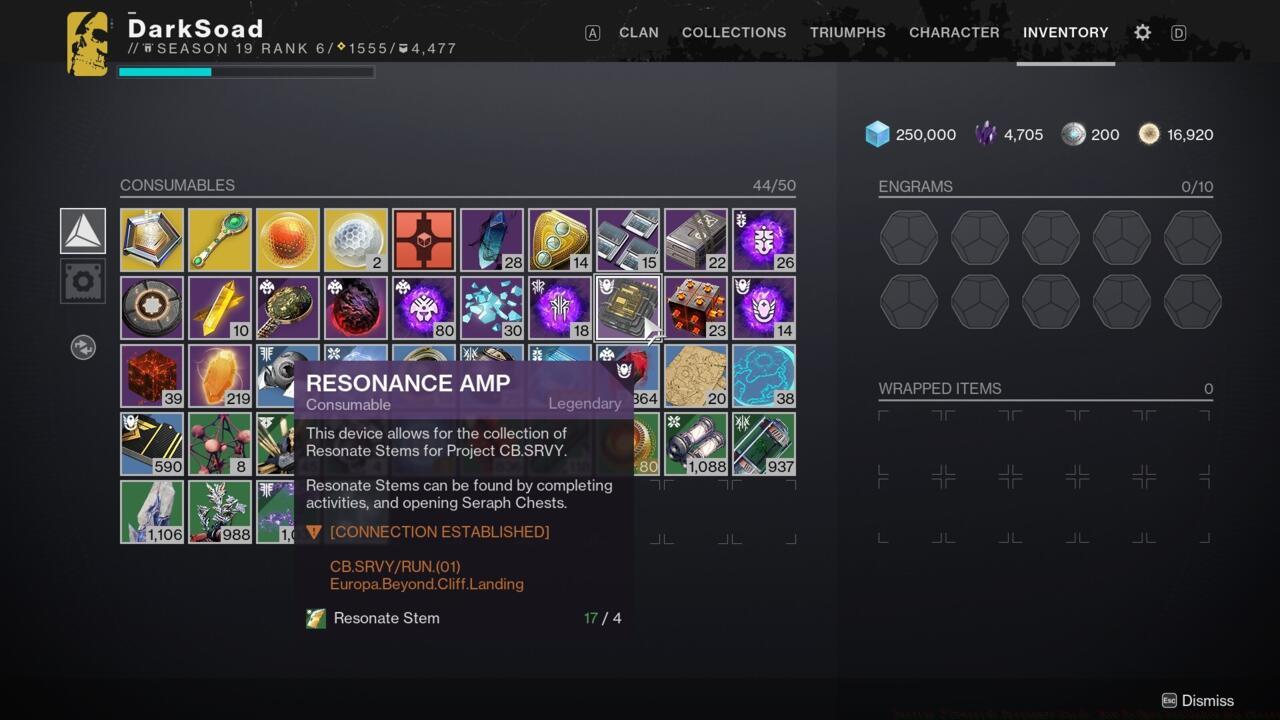Open the TRIUMPHS screen
The height and width of the screenshot is (720, 1280).
[x=847, y=32]
